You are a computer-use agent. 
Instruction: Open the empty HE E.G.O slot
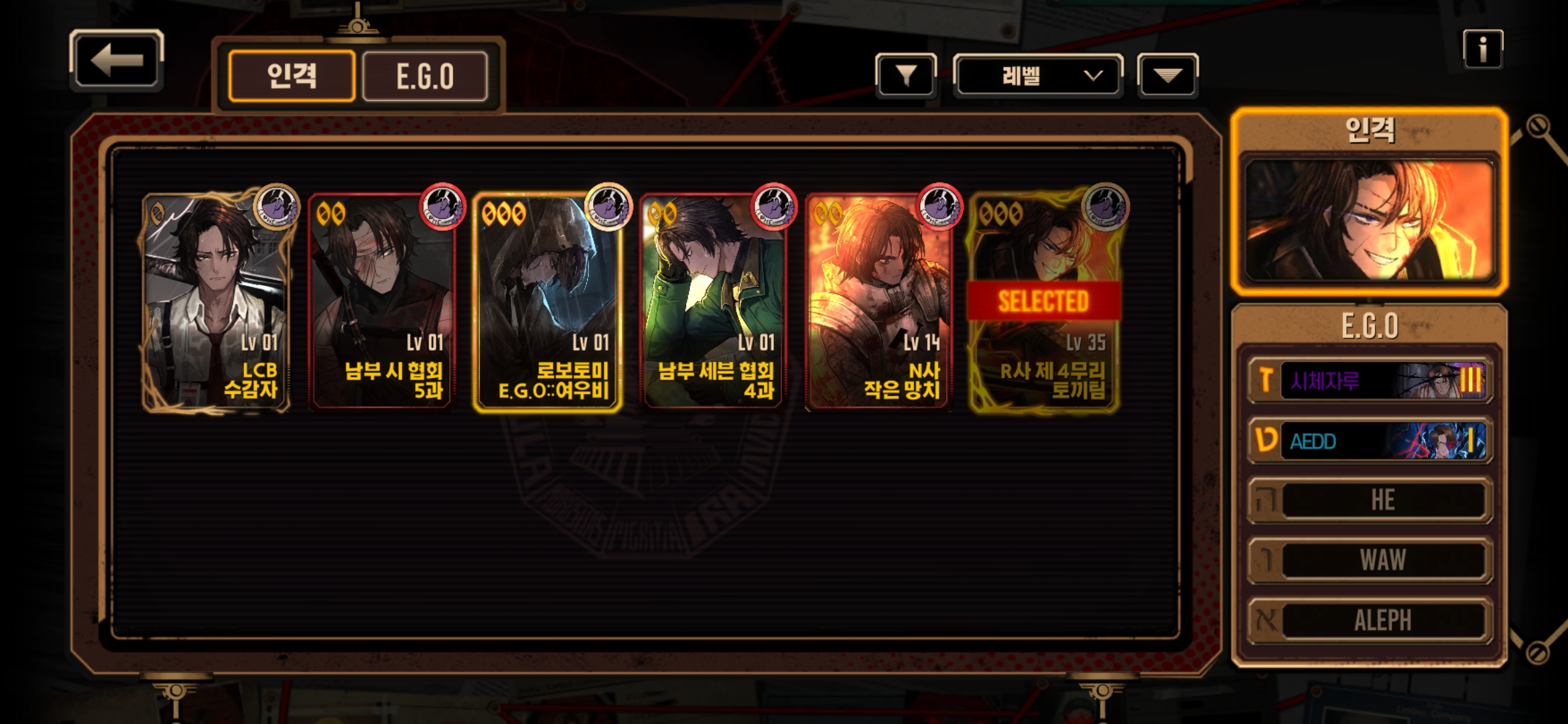click(1370, 500)
